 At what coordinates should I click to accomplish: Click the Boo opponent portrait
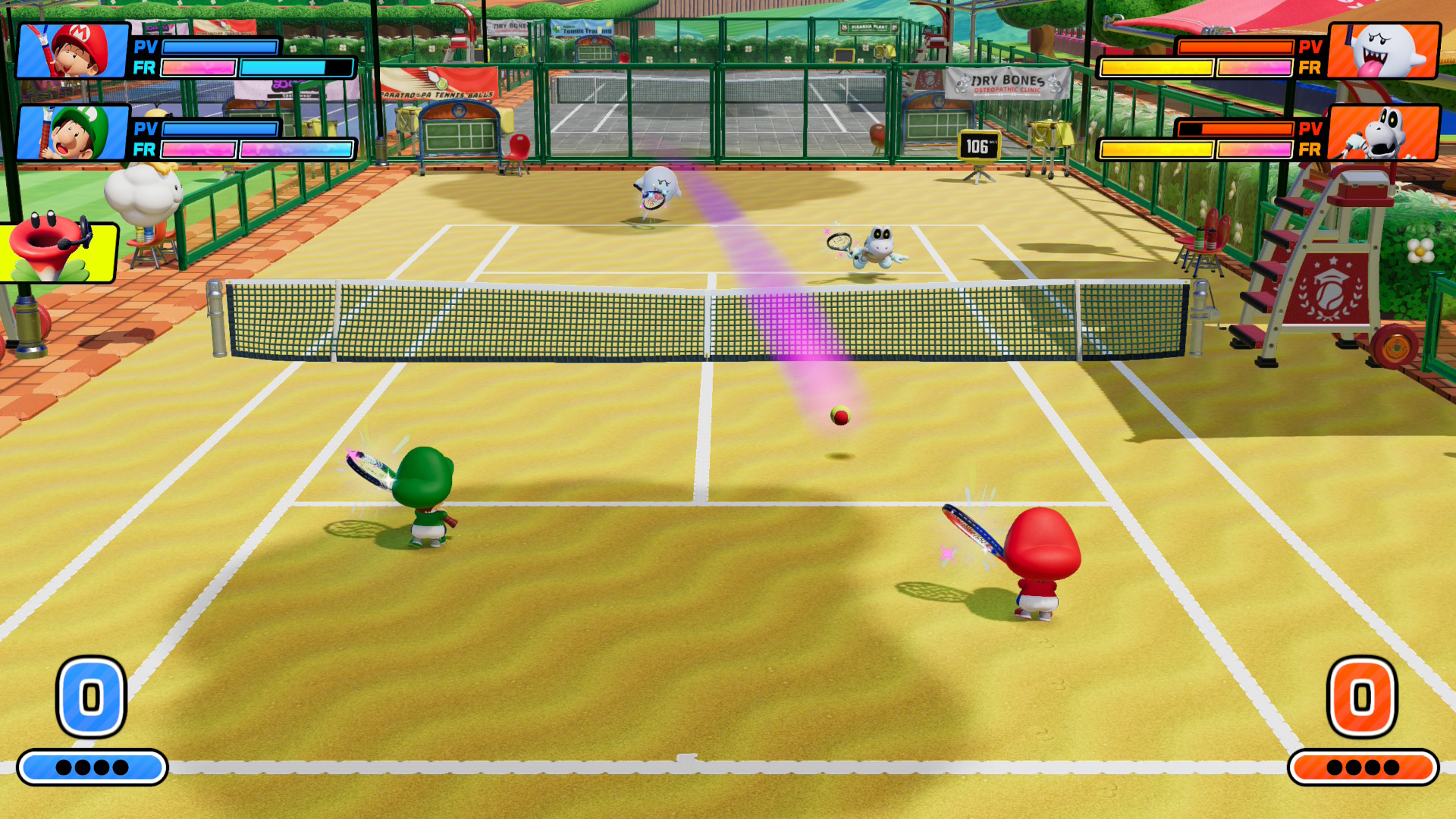coord(1384,51)
